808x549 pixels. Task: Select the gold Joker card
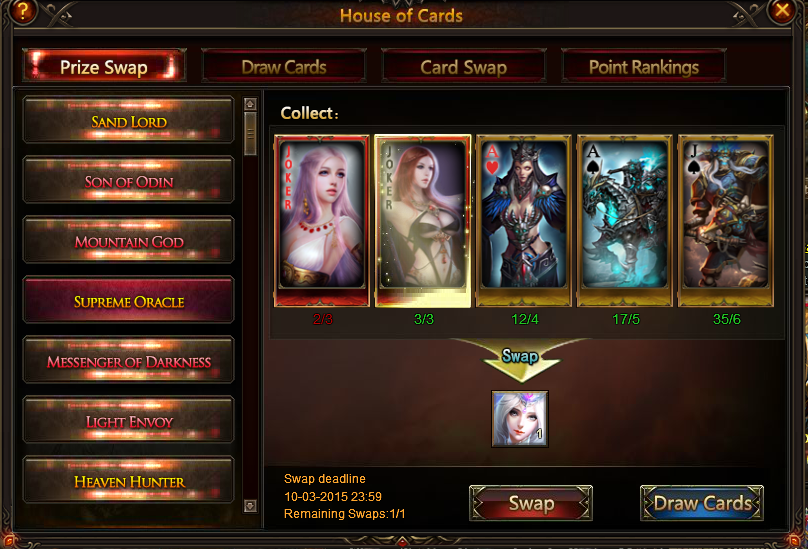422,220
